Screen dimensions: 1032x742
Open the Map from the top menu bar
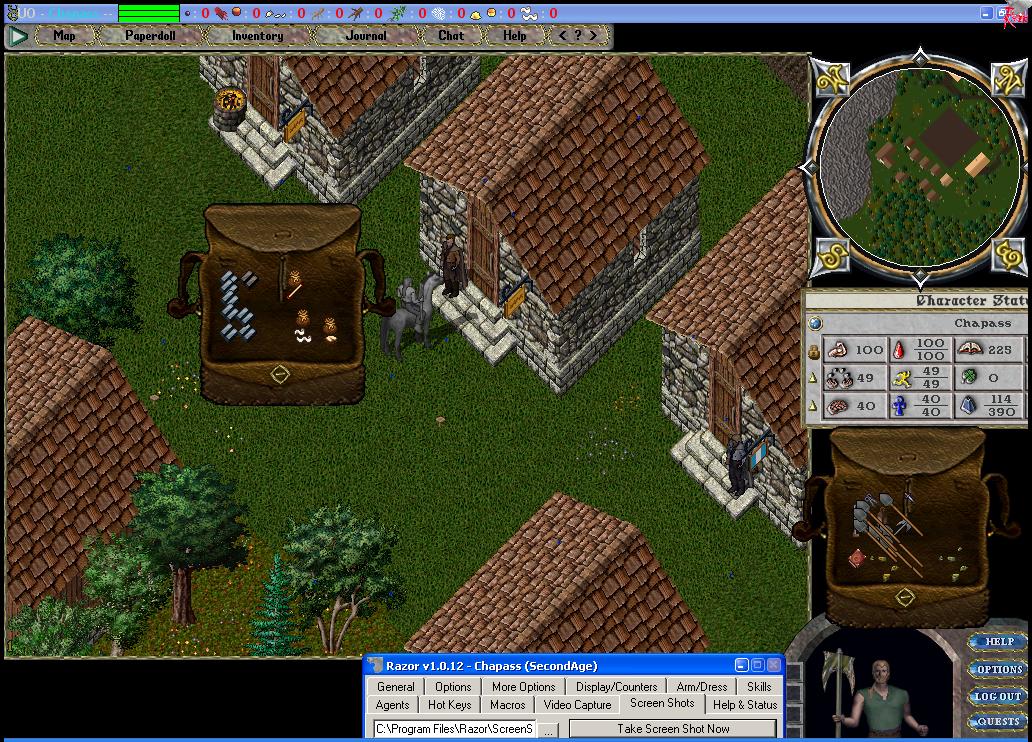[64, 35]
